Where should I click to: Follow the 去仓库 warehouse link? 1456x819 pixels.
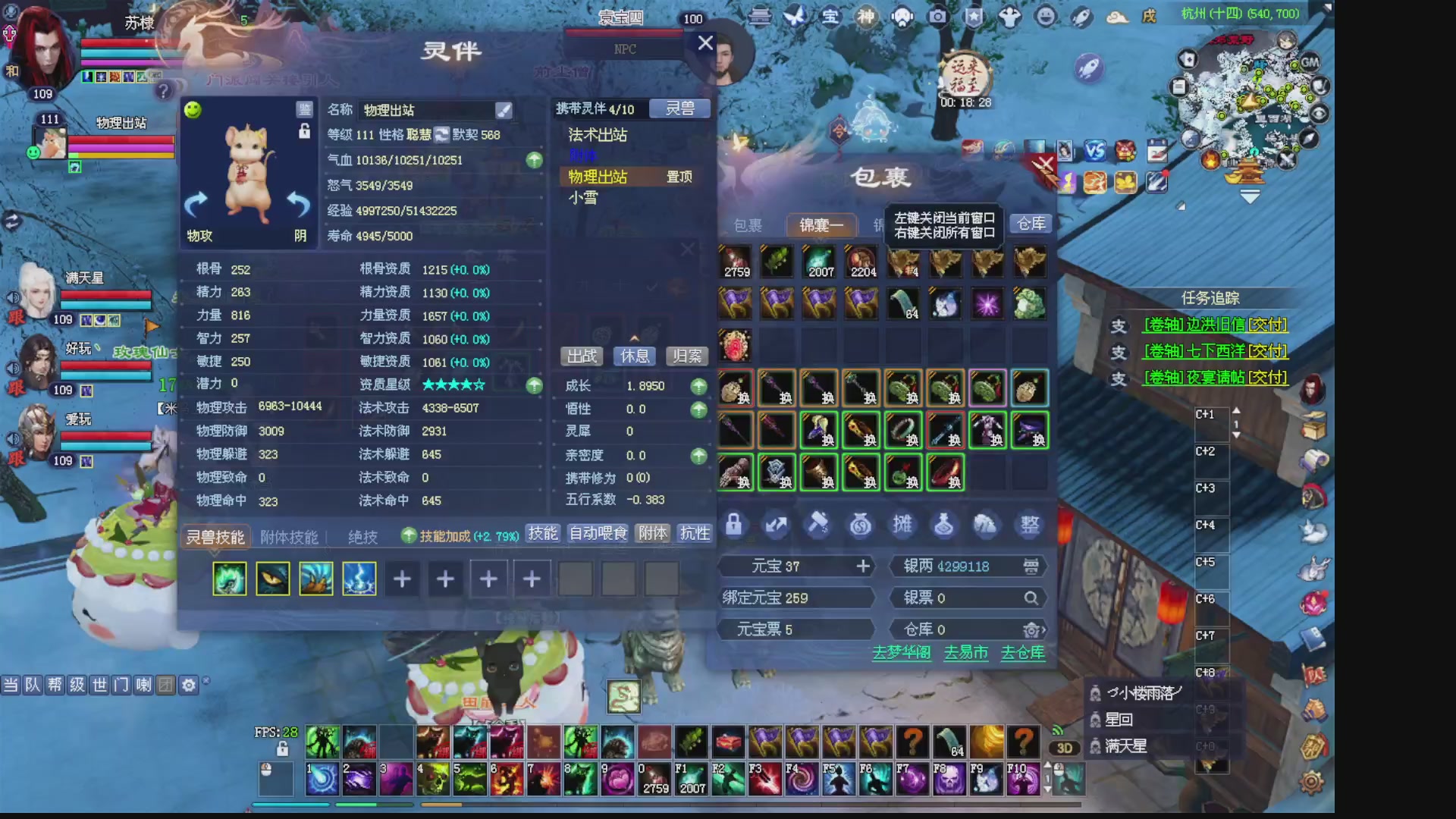point(1022,652)
